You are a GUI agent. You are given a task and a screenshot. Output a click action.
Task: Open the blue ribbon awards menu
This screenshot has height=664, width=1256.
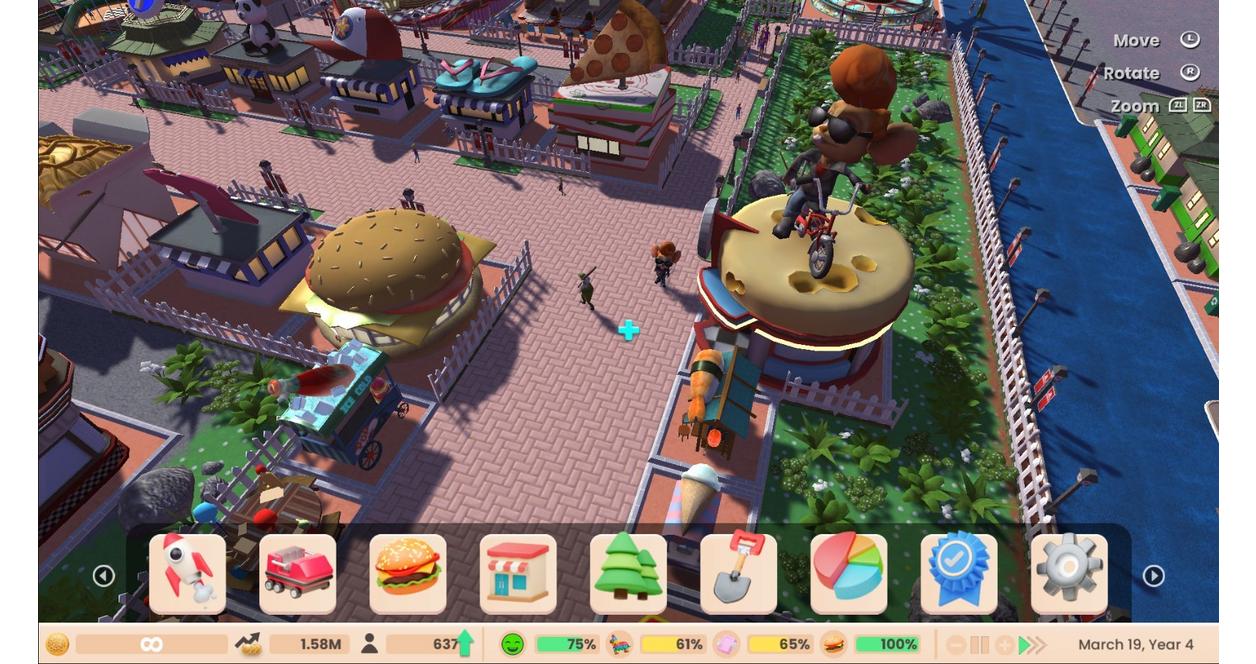coord(959,574)
